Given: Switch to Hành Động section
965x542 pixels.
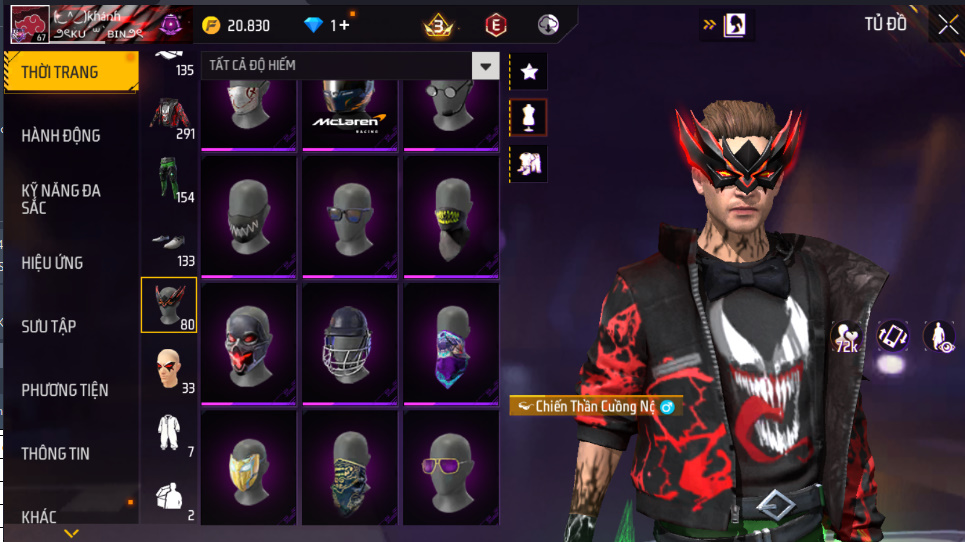Looking at the screenshot, I should 61,135.
